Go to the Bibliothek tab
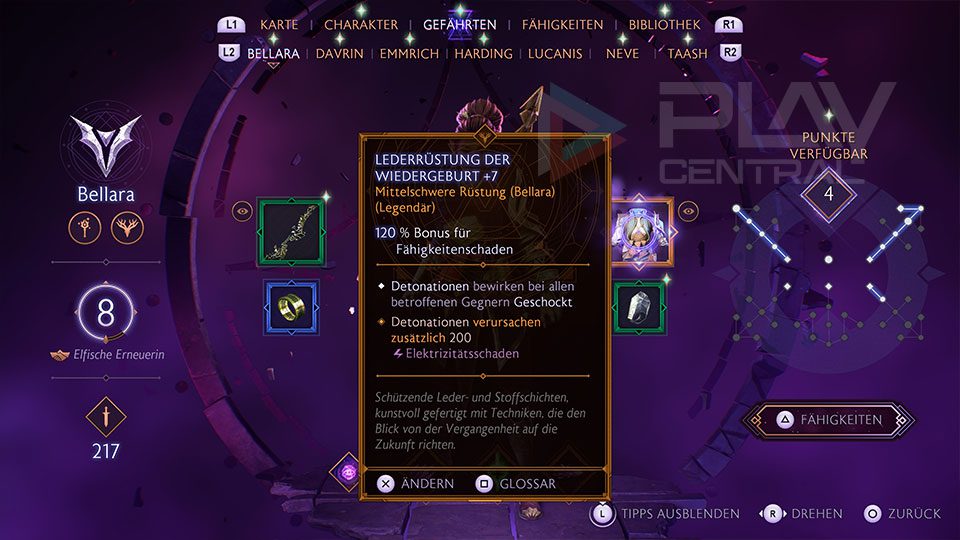The image size is (960, 540). [665, 25]
